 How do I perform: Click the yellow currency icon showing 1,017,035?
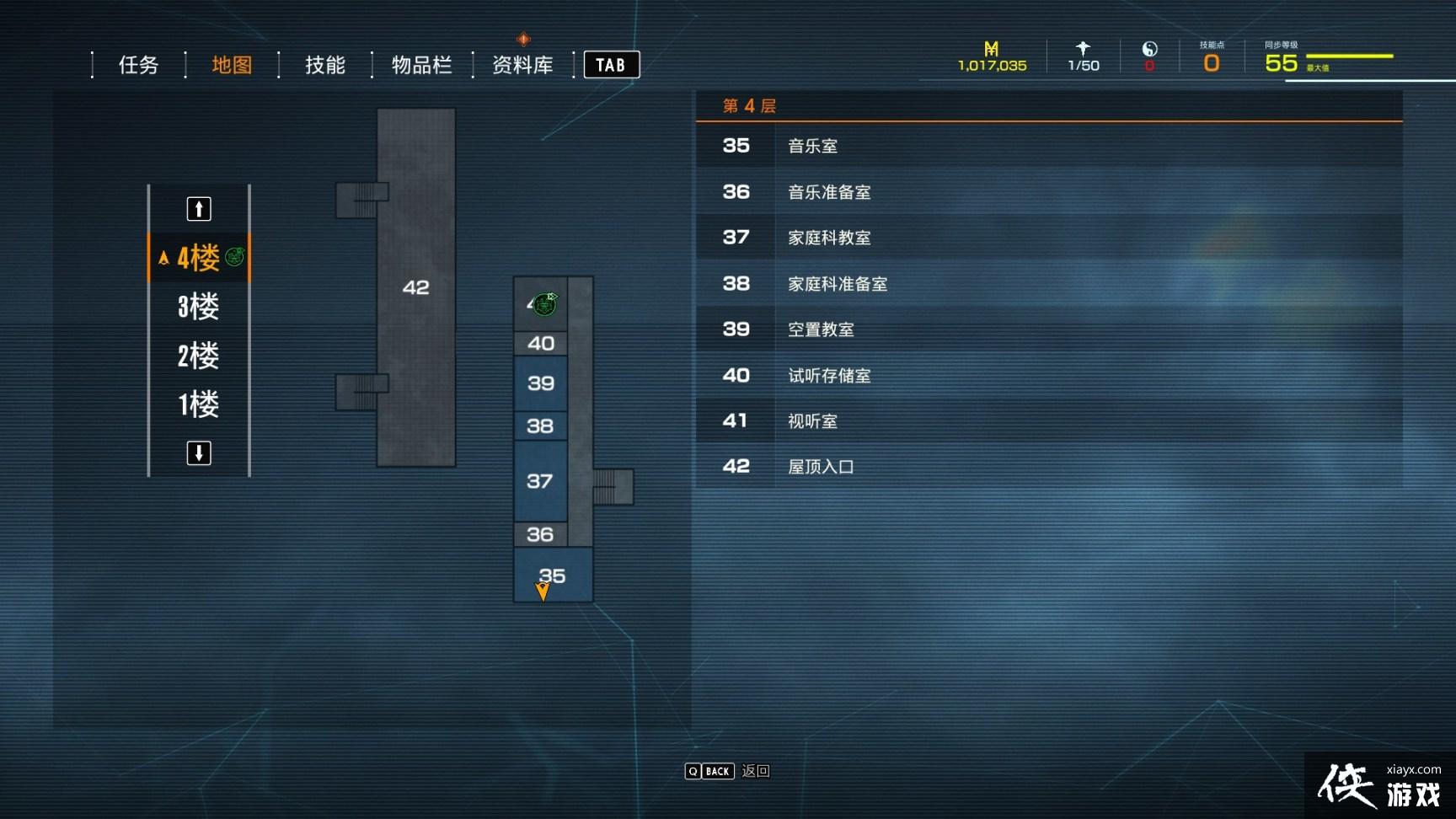[x=992, y=49]
